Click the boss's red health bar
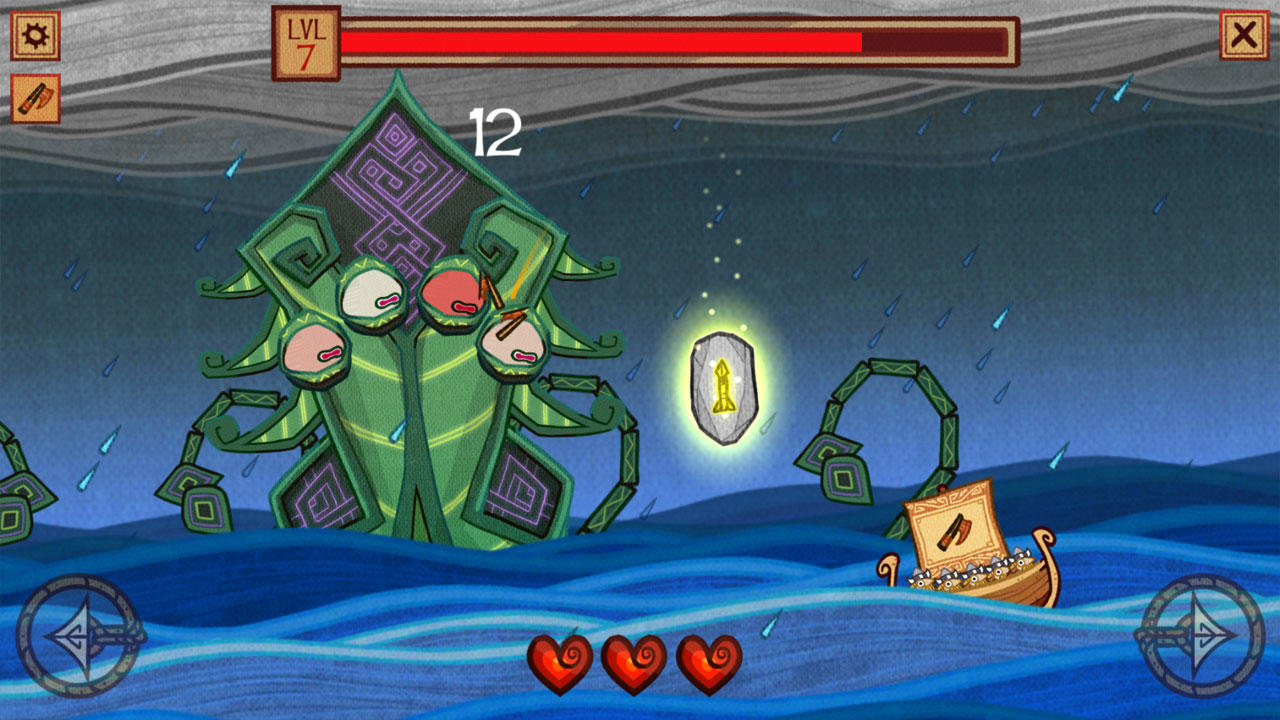This screenshot has width=1280, height=720. 600,41
